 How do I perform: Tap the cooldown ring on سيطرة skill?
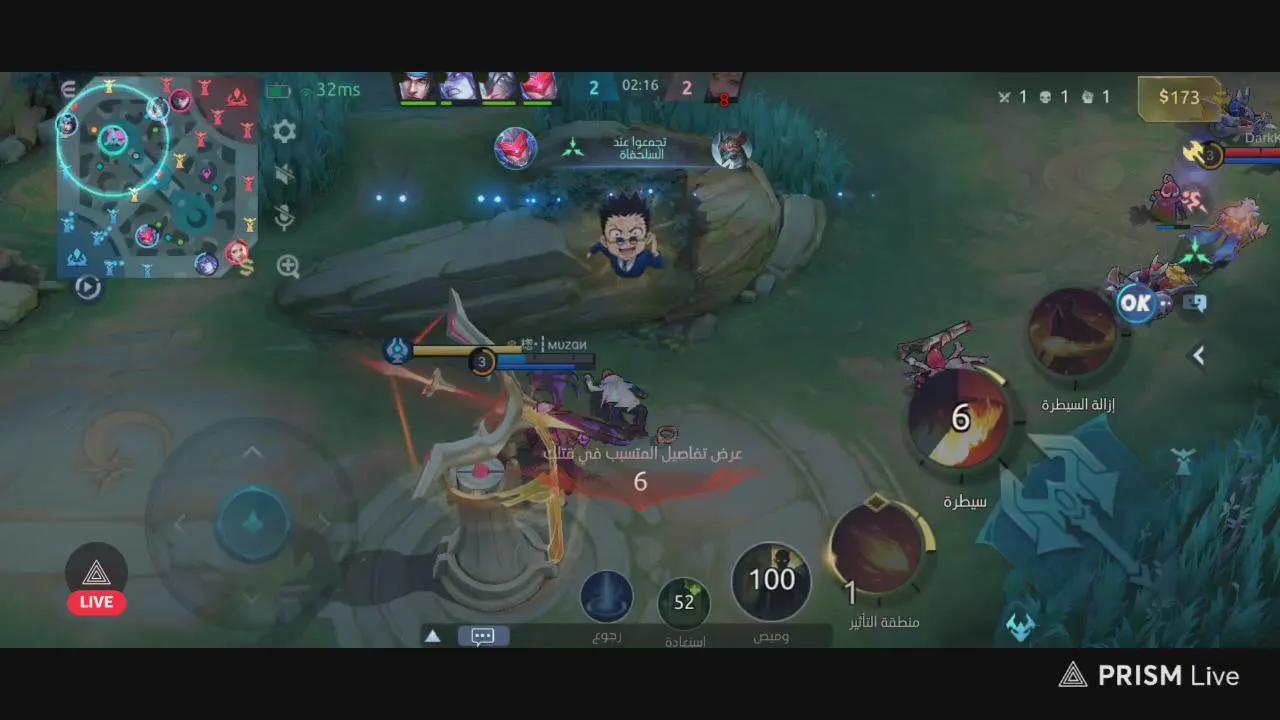pos(962,418)
